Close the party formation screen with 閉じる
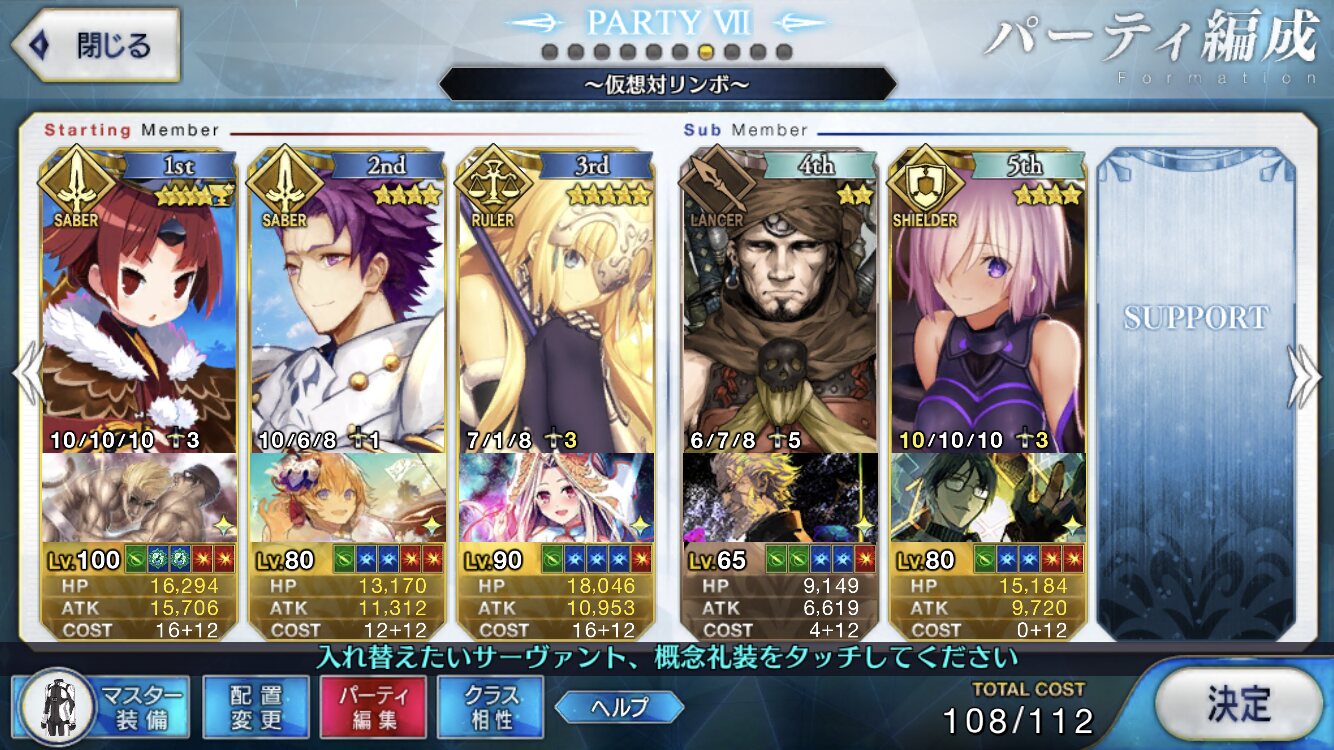This screenshot has width=1334, height=750. 95,46
